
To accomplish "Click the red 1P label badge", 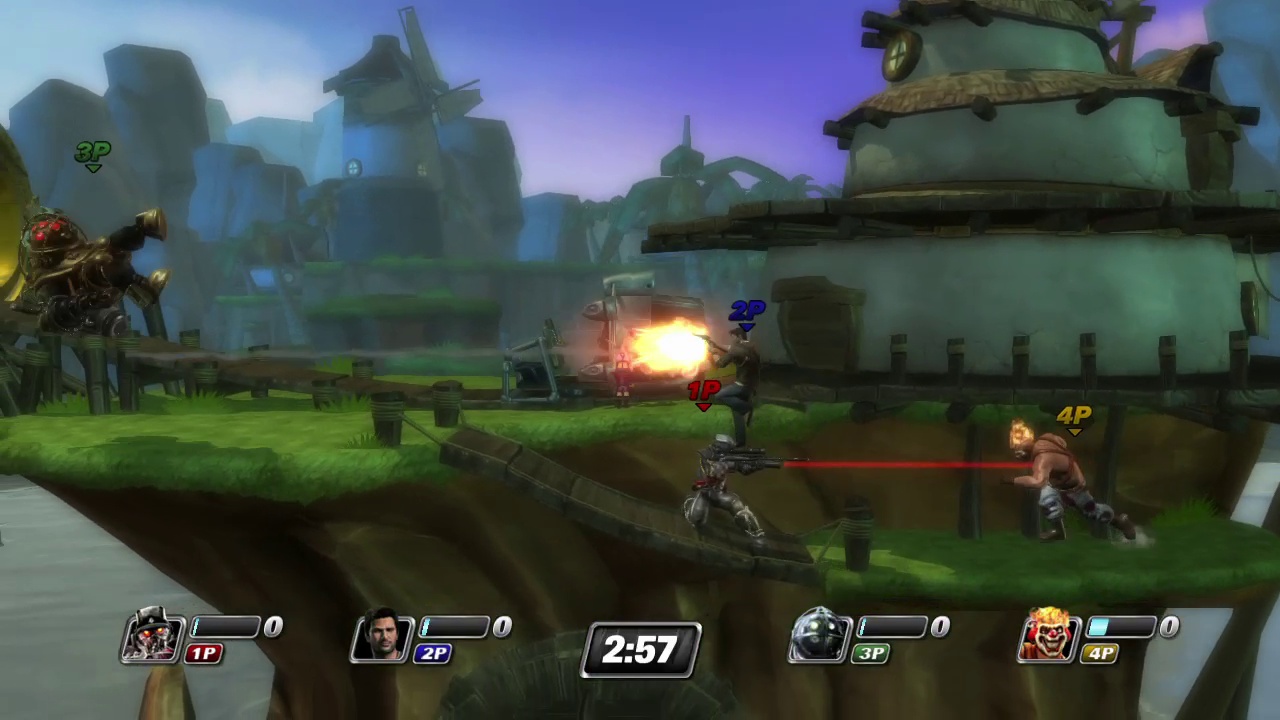I will [x=203, y=653].
